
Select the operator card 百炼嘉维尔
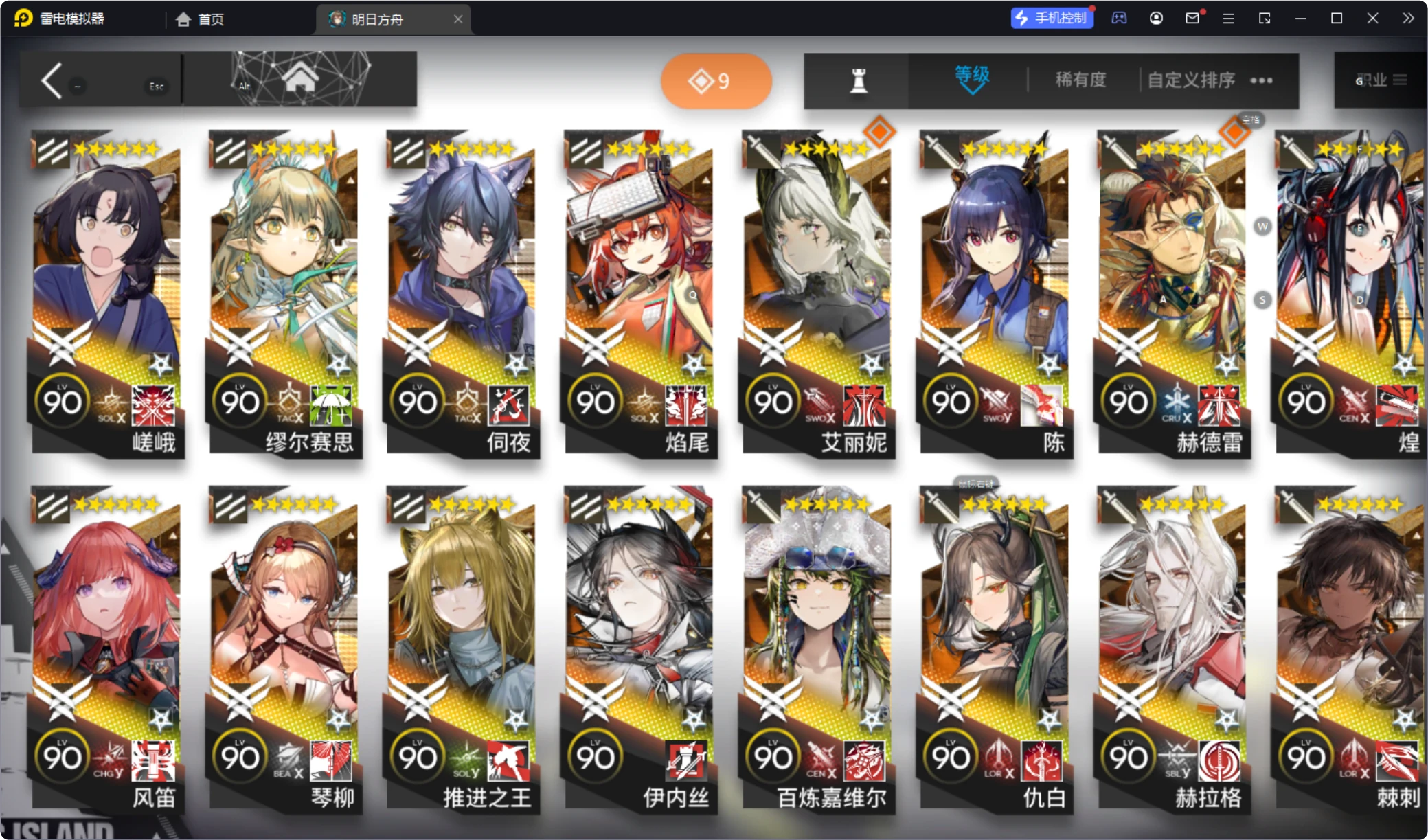pyautogui.click(x=817, y=646)
